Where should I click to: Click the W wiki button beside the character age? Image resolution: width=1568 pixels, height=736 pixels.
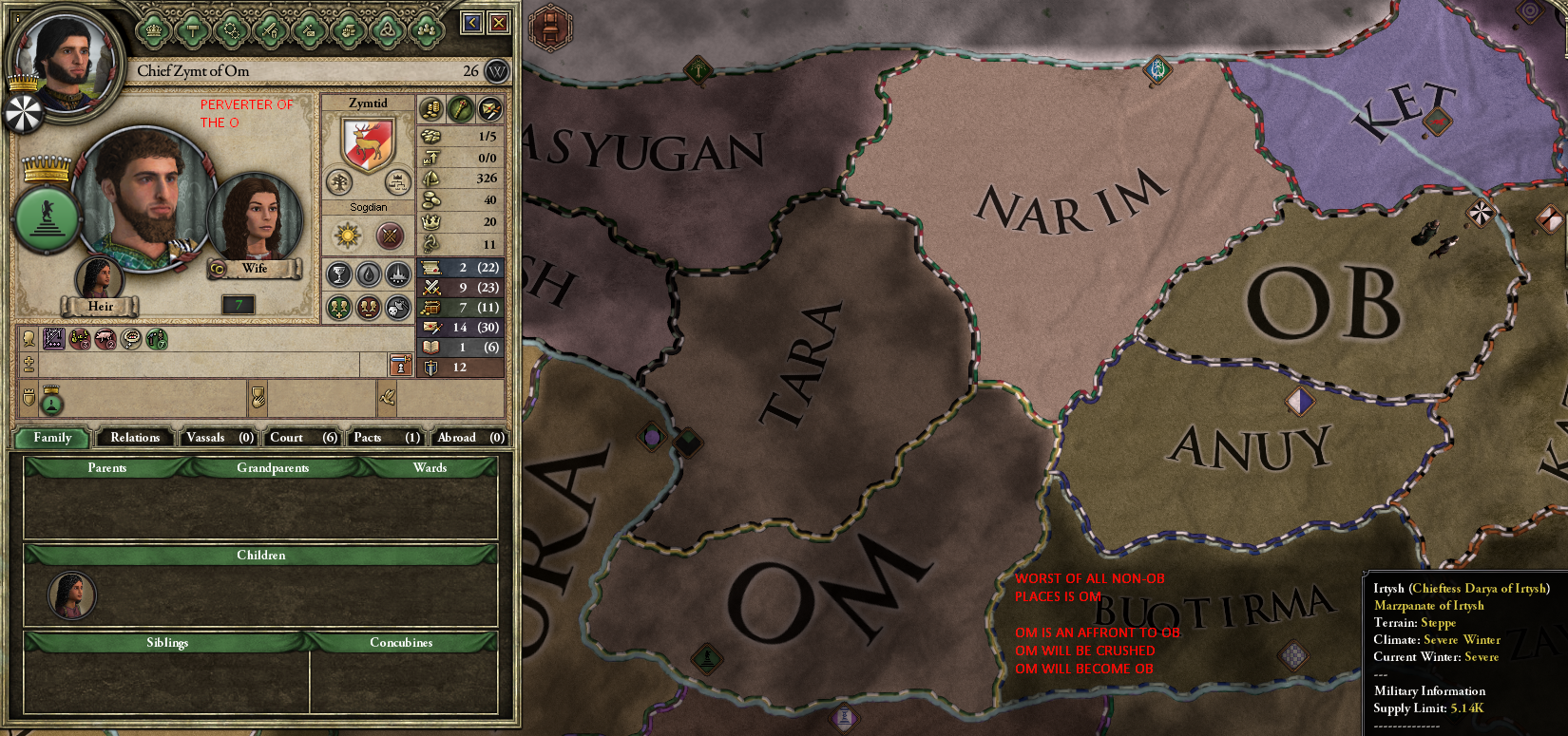498,71
